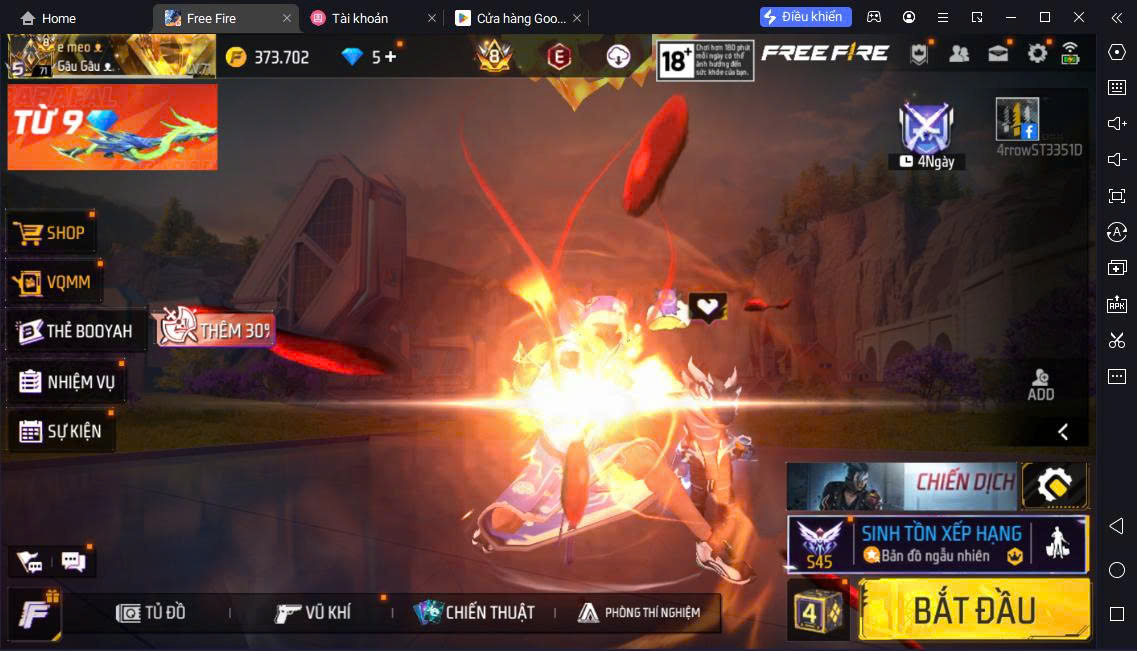Open the game settings gear icon
This screenshot has height=651, width=1137.
(1037, 54)
